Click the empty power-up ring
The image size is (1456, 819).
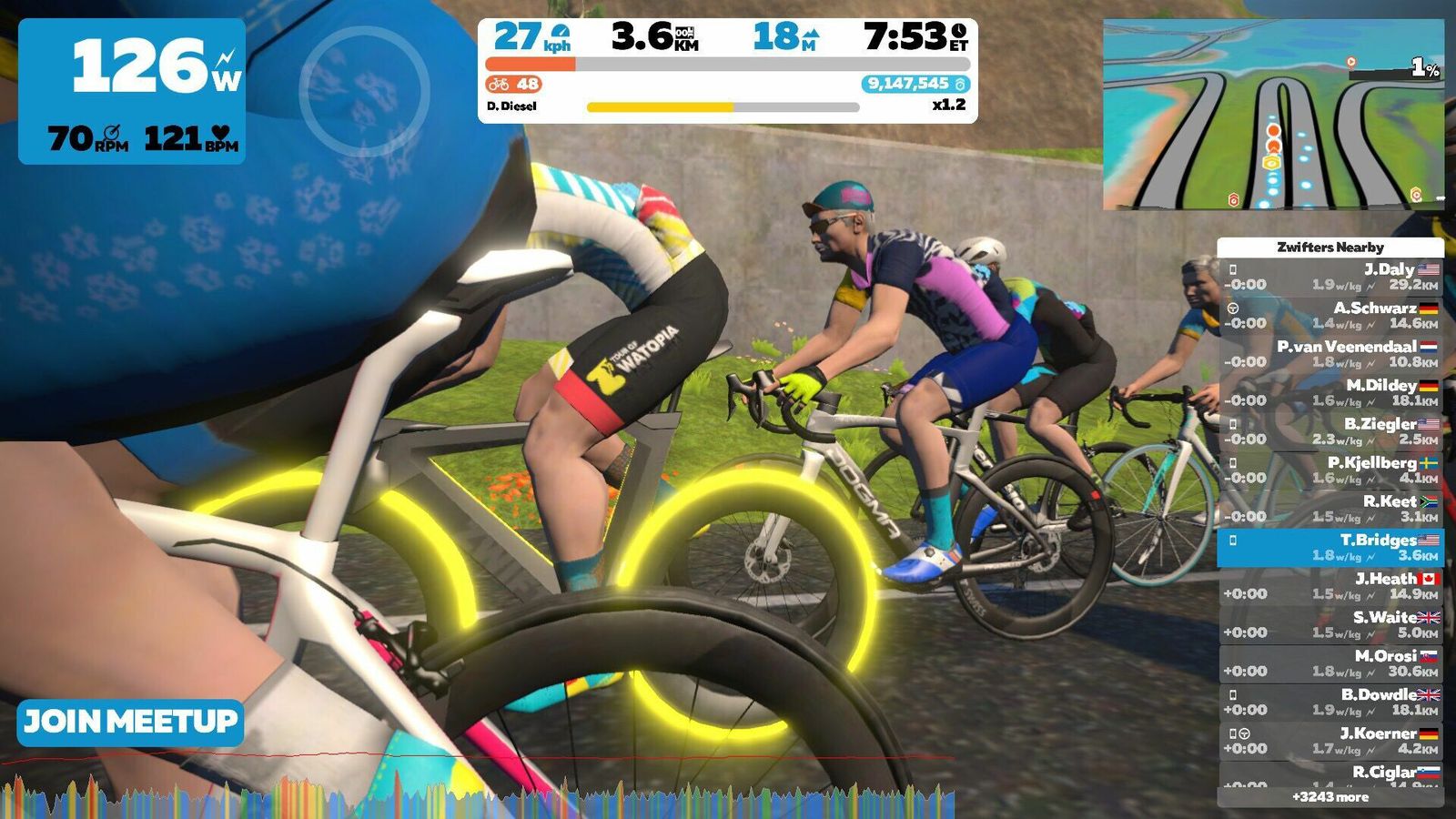pyautogui.click(x=364, y=91)
